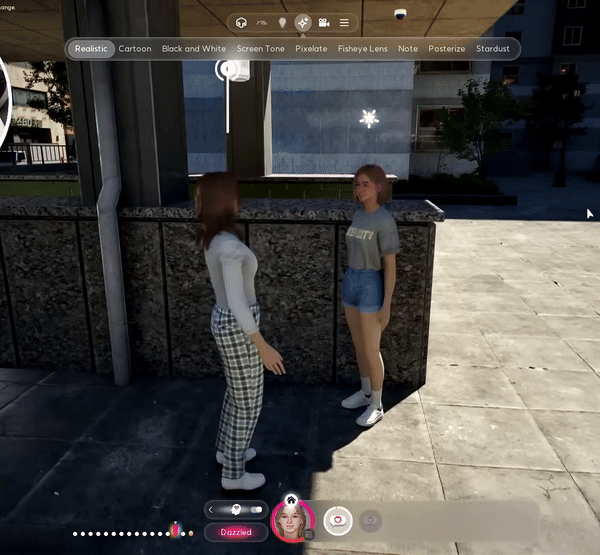This screenshot has height=555, width=600.
Task: Apply the Screen Tone filter
Action: (x=260, y=49)
